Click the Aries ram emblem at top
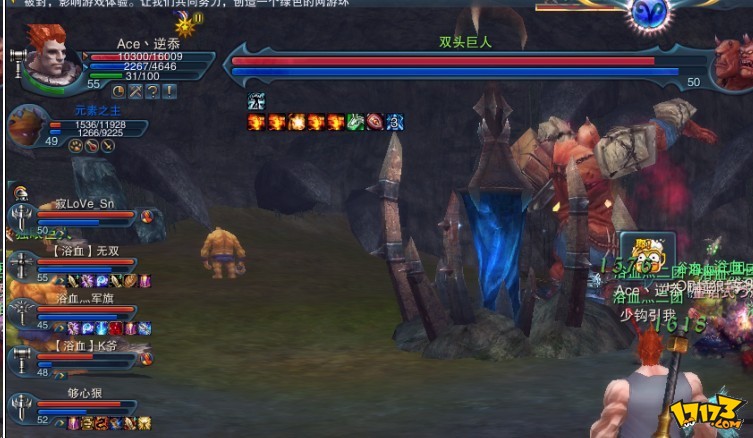753x438 pixels. pos(649,13)
